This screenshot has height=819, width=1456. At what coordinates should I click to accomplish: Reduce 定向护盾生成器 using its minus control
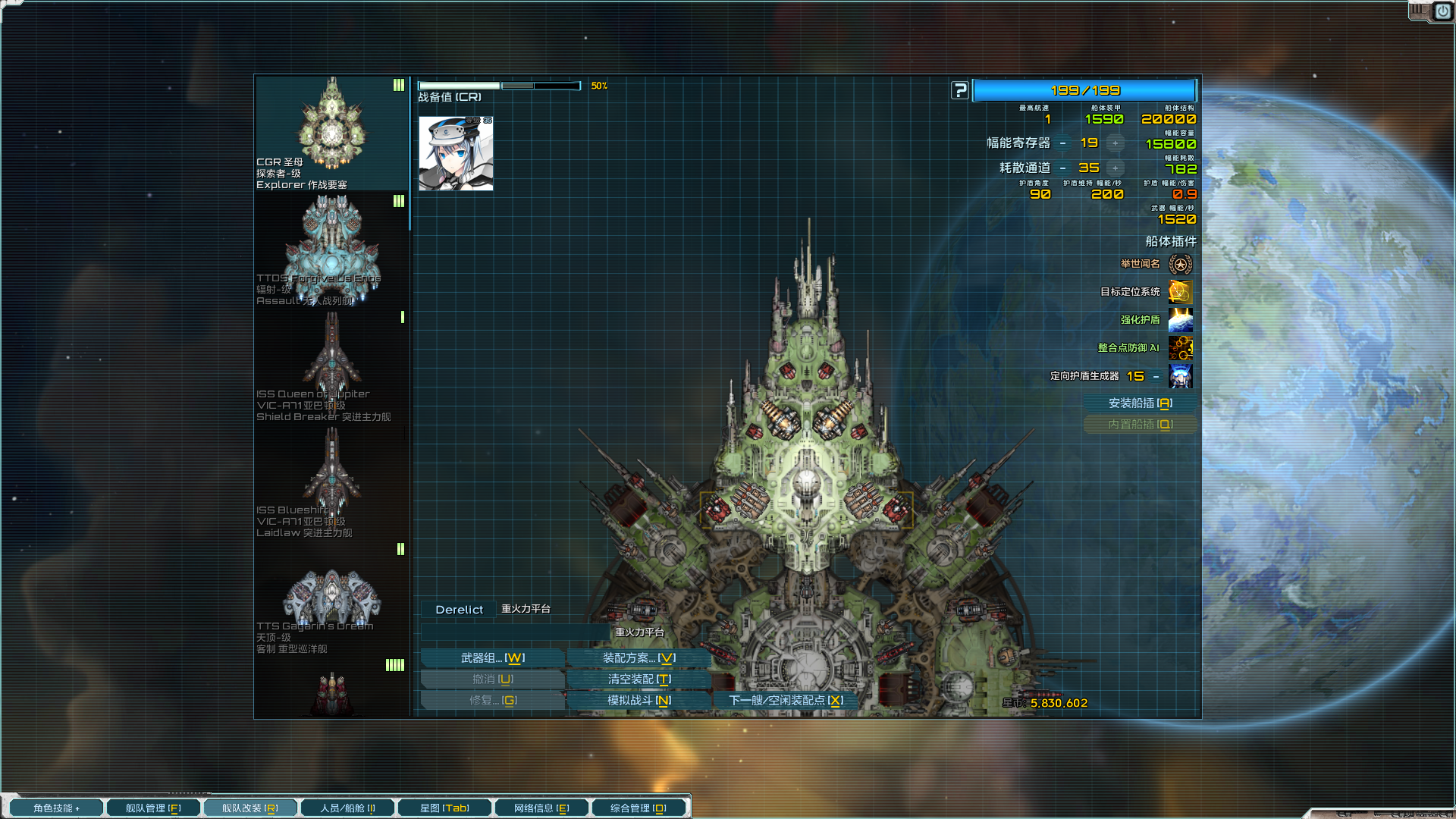[1156, 376]
